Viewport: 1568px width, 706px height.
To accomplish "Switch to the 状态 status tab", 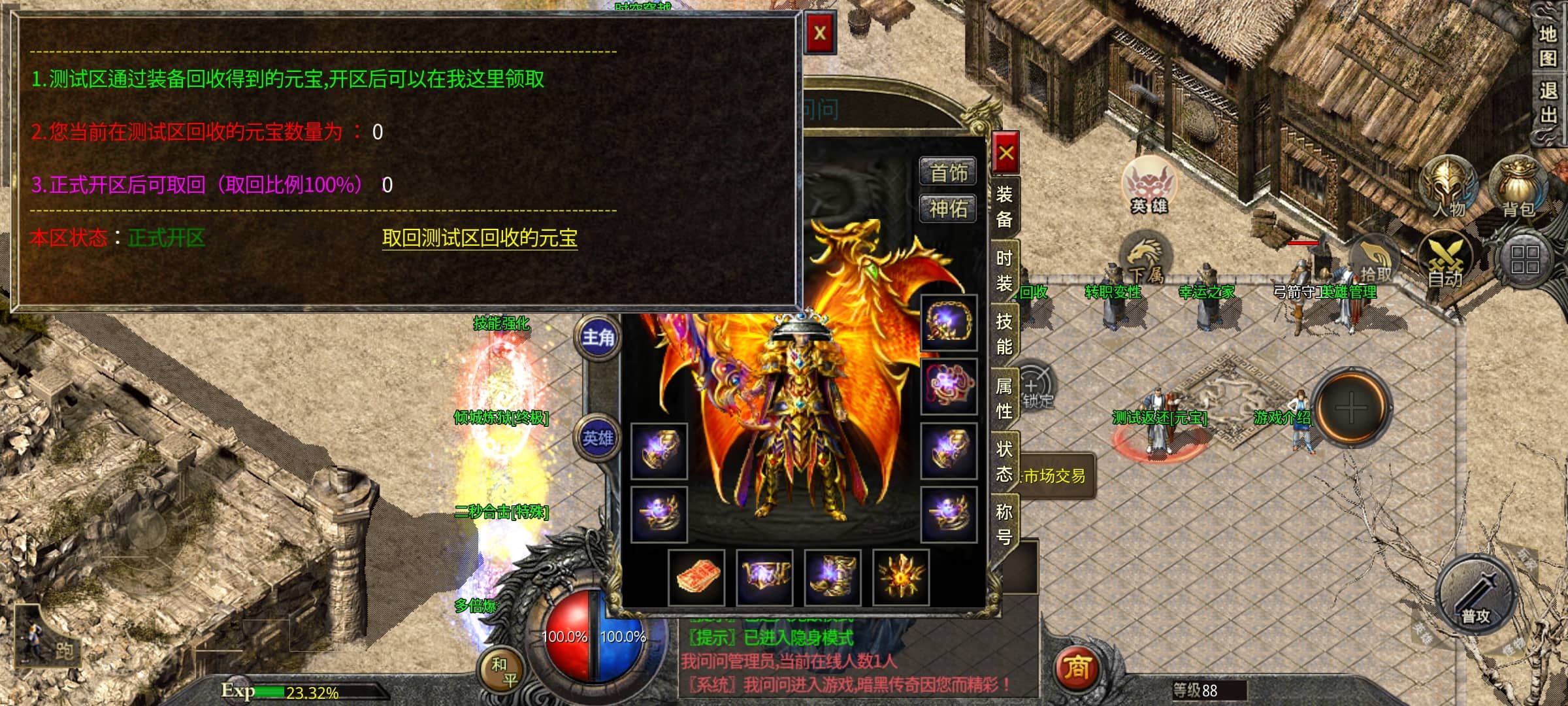I will pyautogui.click(x=1004, y=461).
